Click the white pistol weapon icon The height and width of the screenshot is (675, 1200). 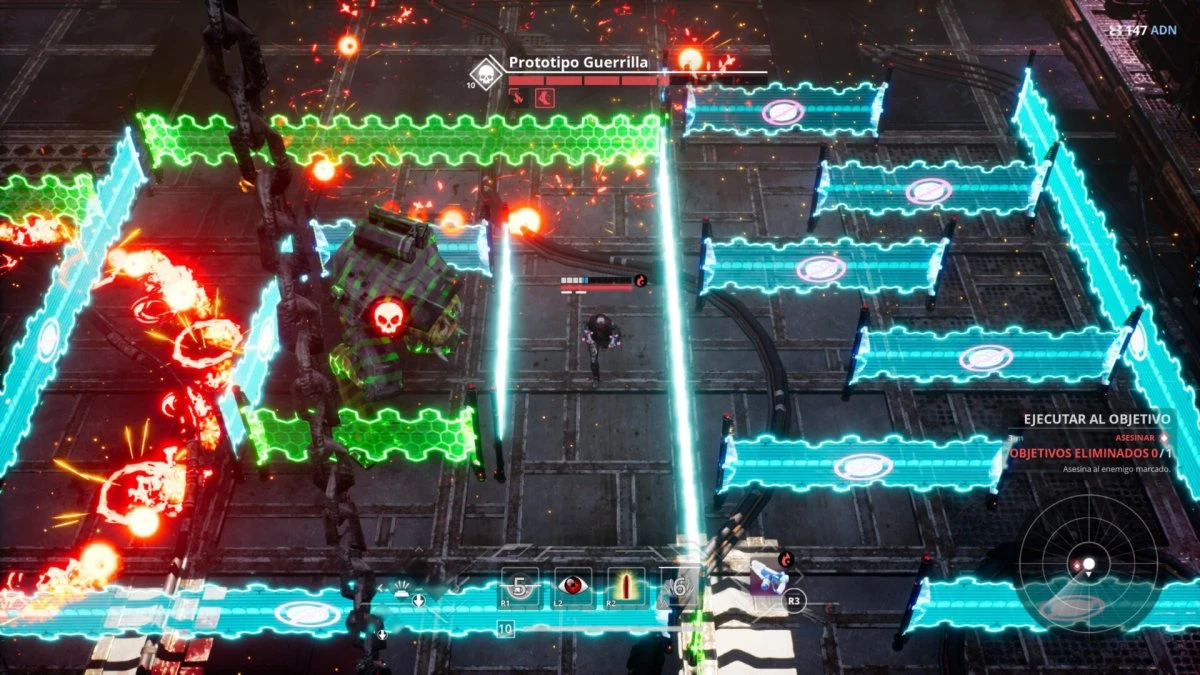click(x=768, y=578)
